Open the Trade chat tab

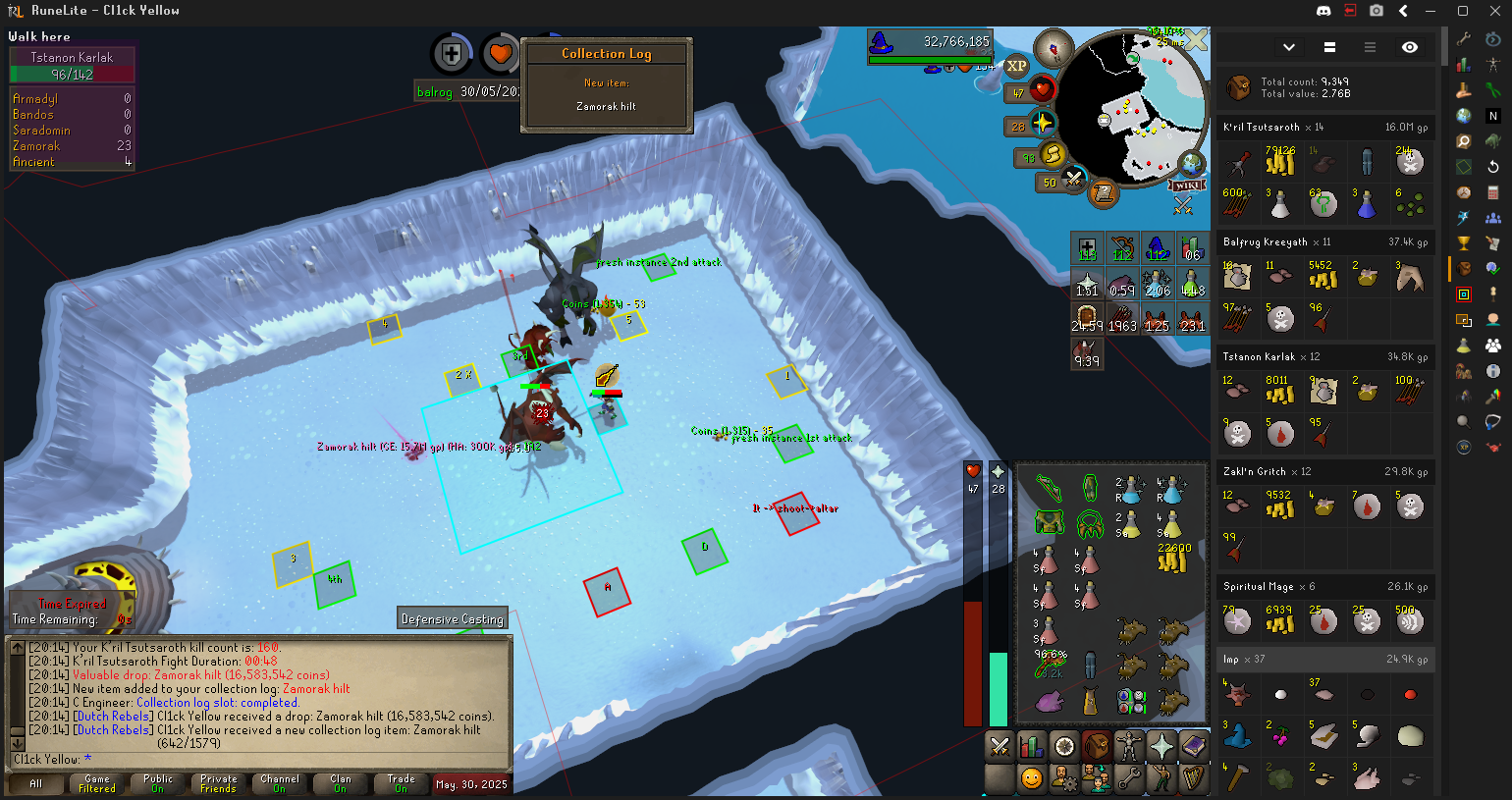click(401, 783)
